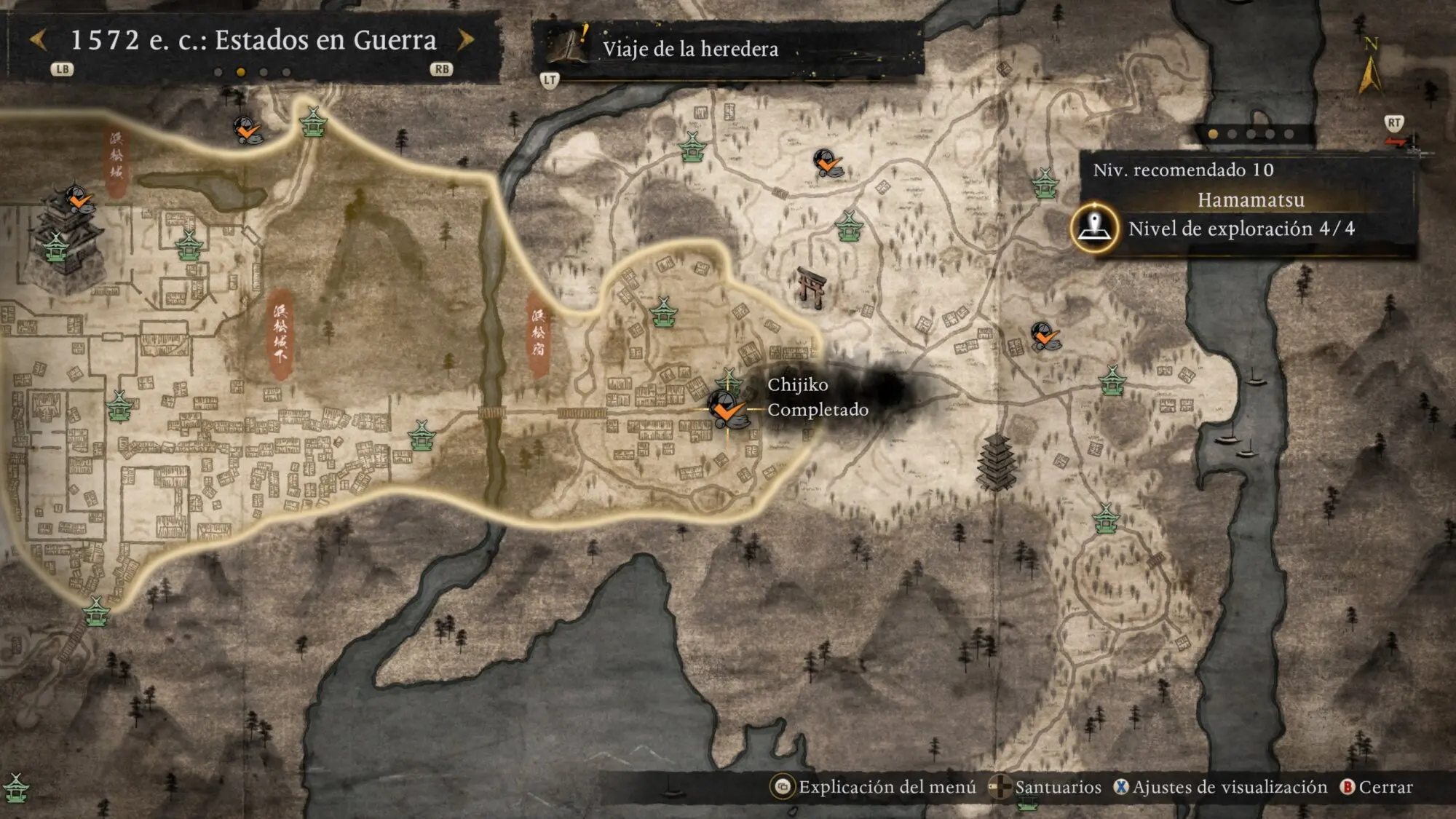Viewport: 1456px width, 819px height.
Task: Close the map with Cerrar
Action: click(x=1377, y=787)
